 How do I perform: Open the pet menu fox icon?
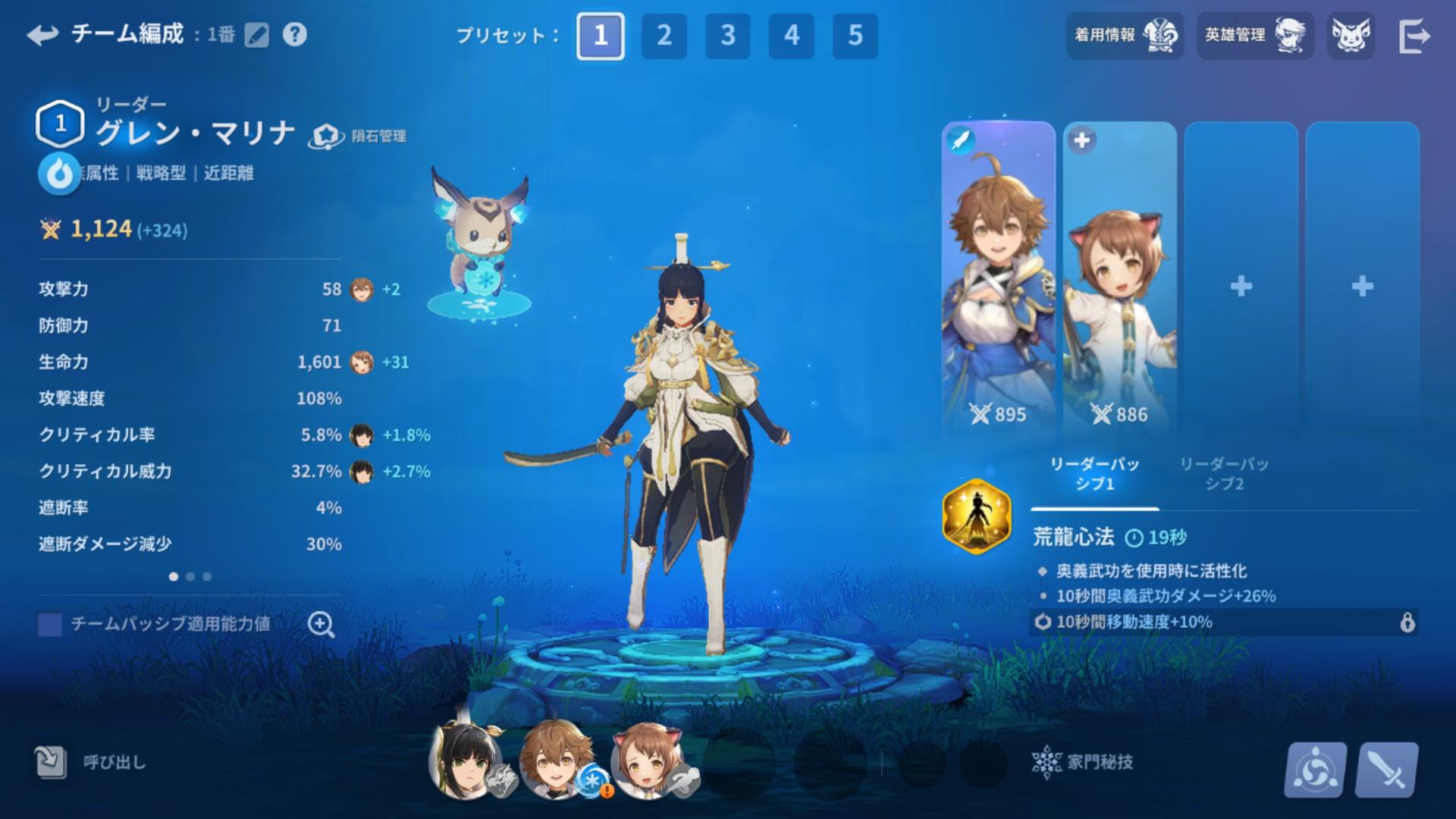pos(1351,36)
